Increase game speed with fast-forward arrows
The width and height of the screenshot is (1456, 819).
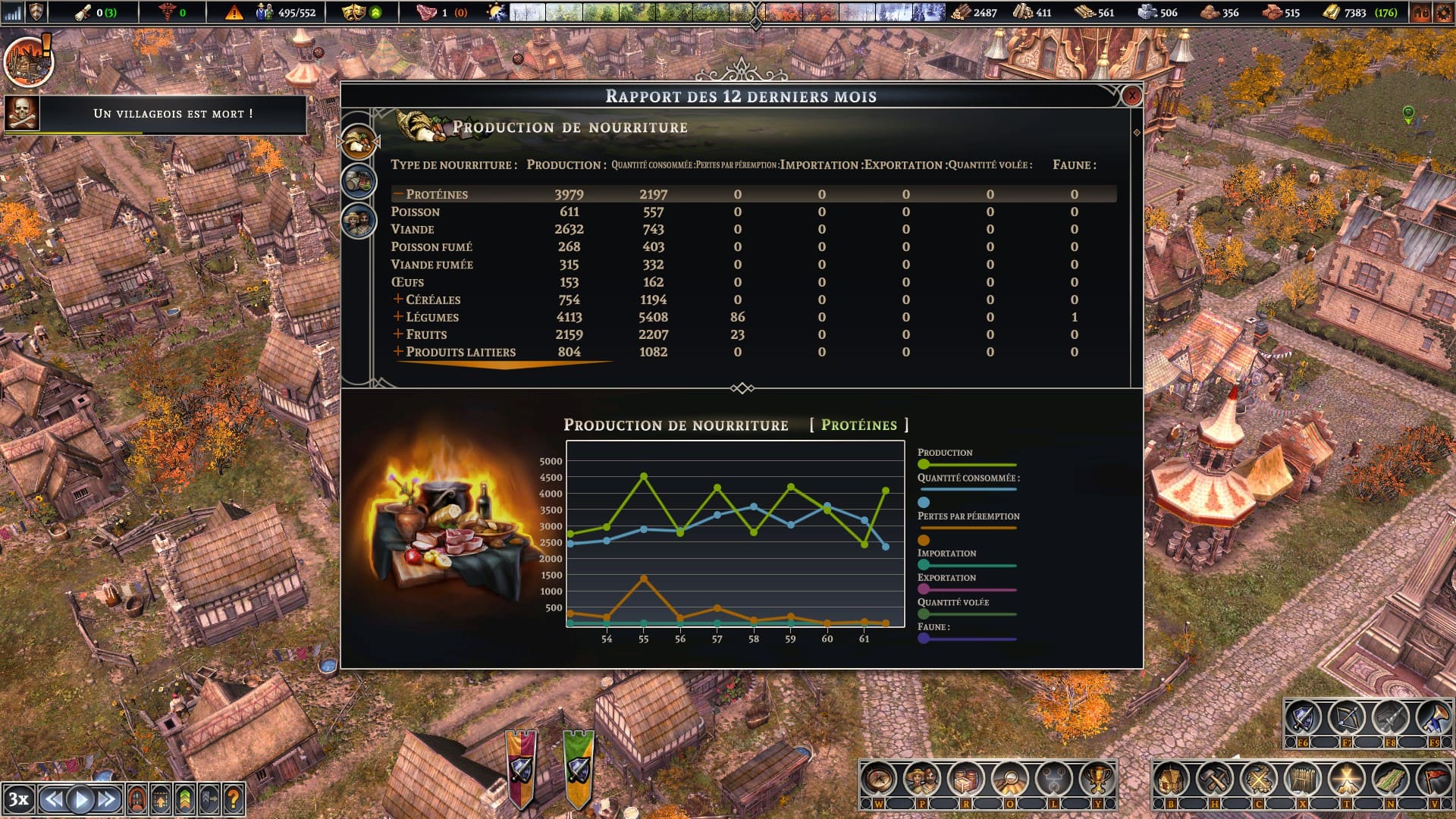point(107,799)
